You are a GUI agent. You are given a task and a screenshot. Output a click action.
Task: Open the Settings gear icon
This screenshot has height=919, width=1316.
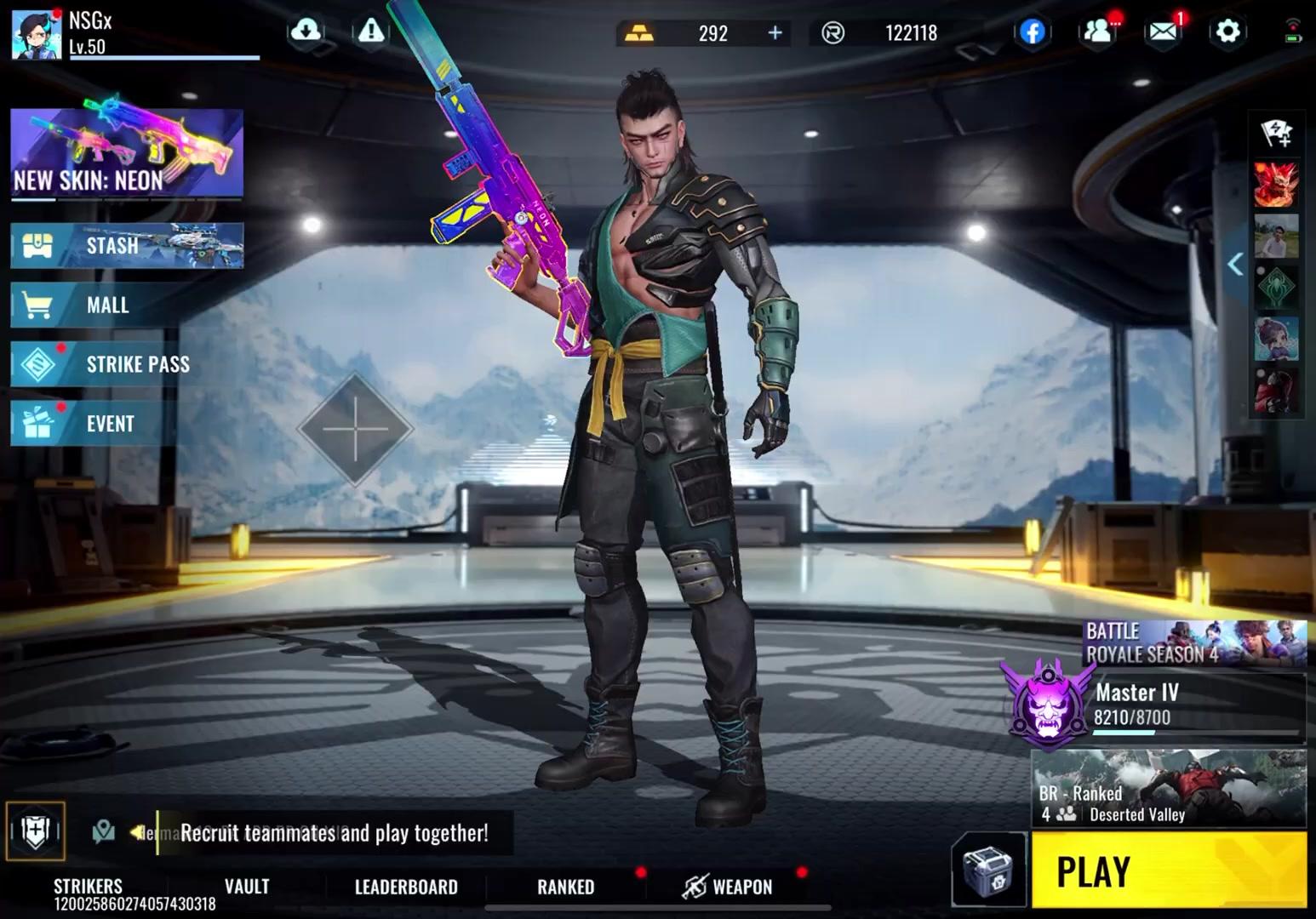tap(1227, 31)
